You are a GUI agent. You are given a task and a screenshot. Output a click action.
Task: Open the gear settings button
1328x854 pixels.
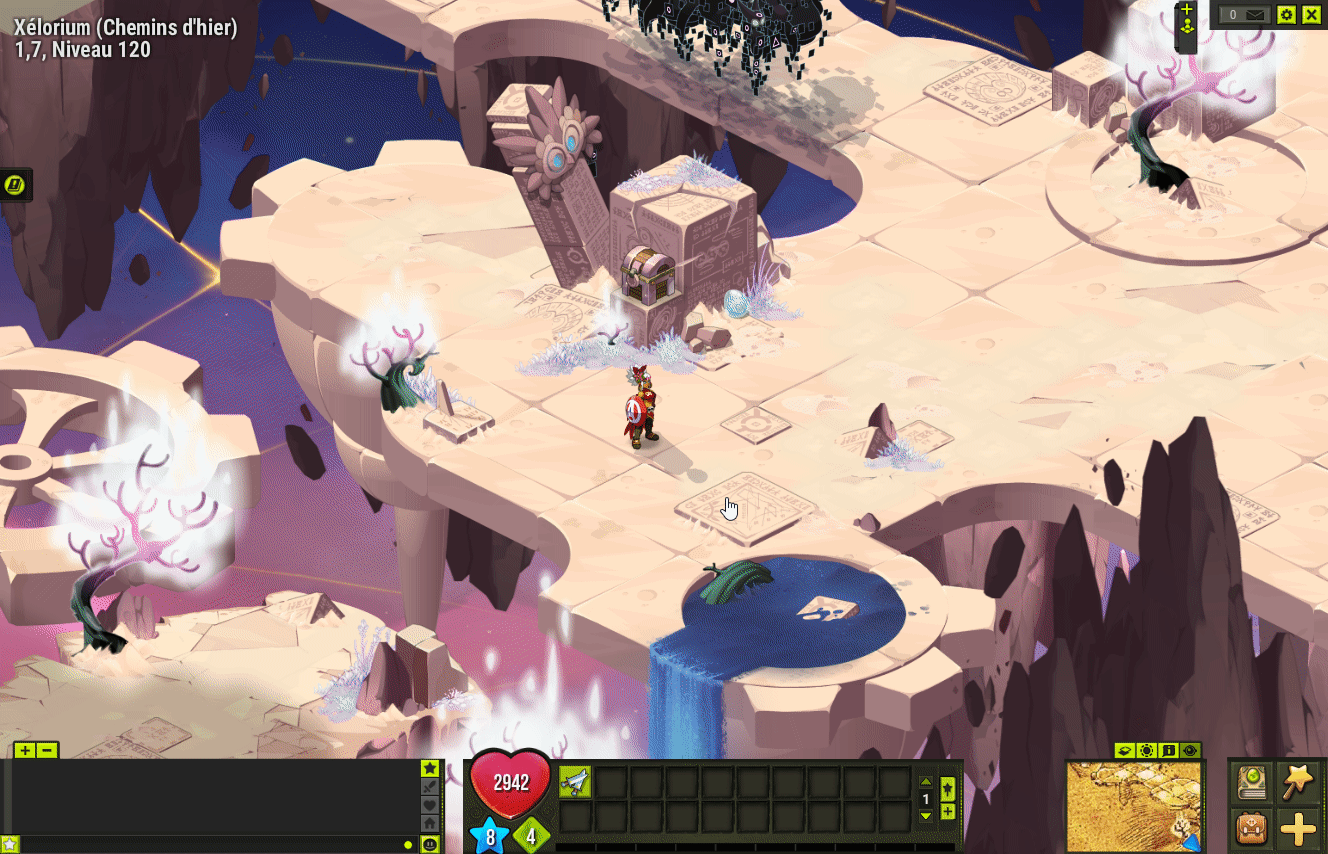[1286, 15]
